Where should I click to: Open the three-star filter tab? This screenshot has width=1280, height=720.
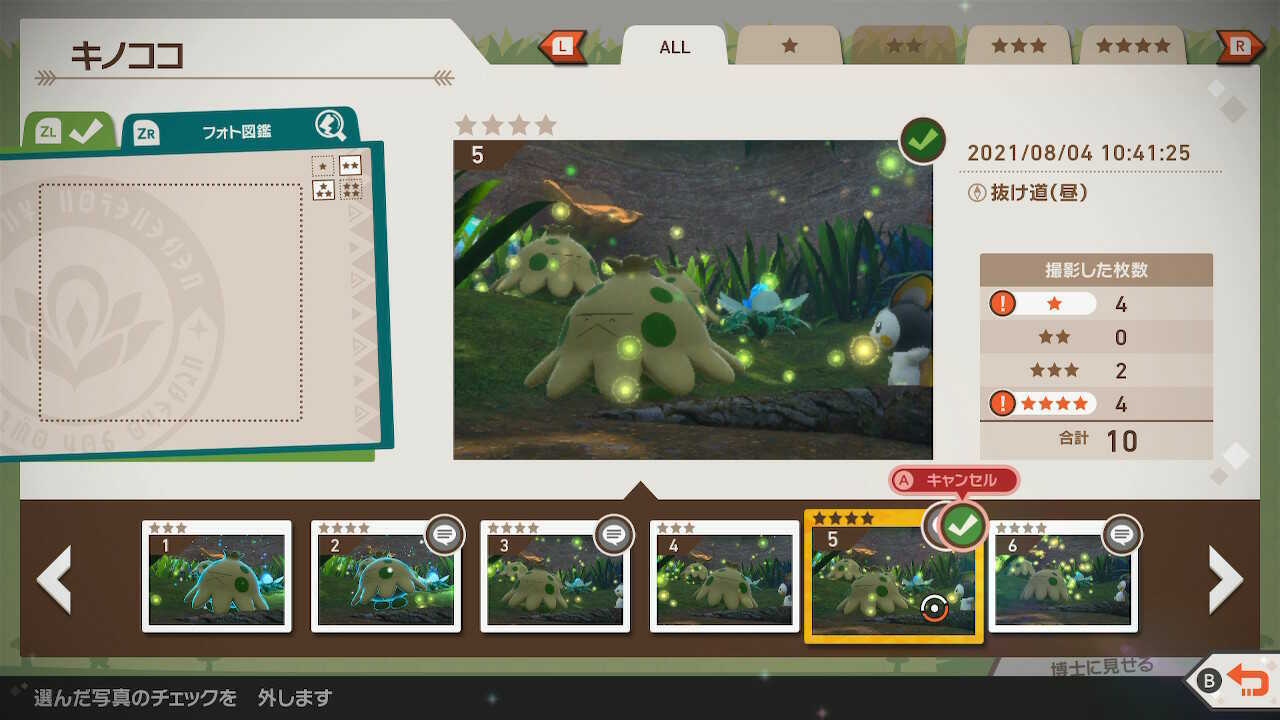[x=1017, y=45]
